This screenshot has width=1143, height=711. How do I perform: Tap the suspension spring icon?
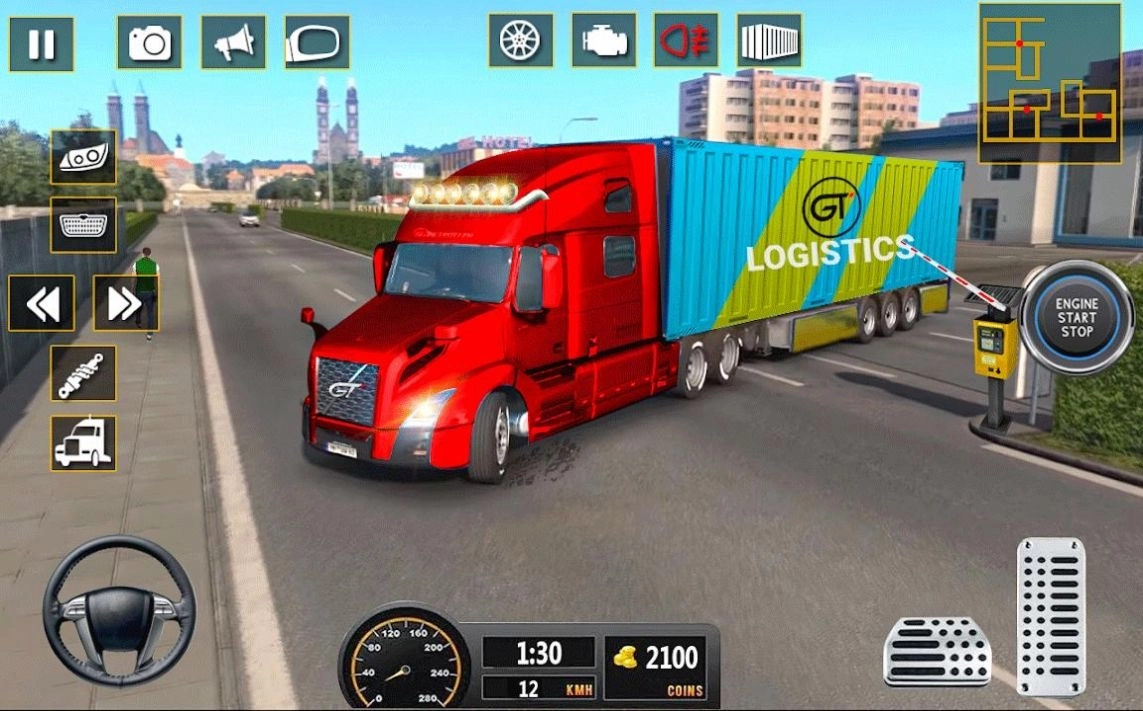[83, 373]
